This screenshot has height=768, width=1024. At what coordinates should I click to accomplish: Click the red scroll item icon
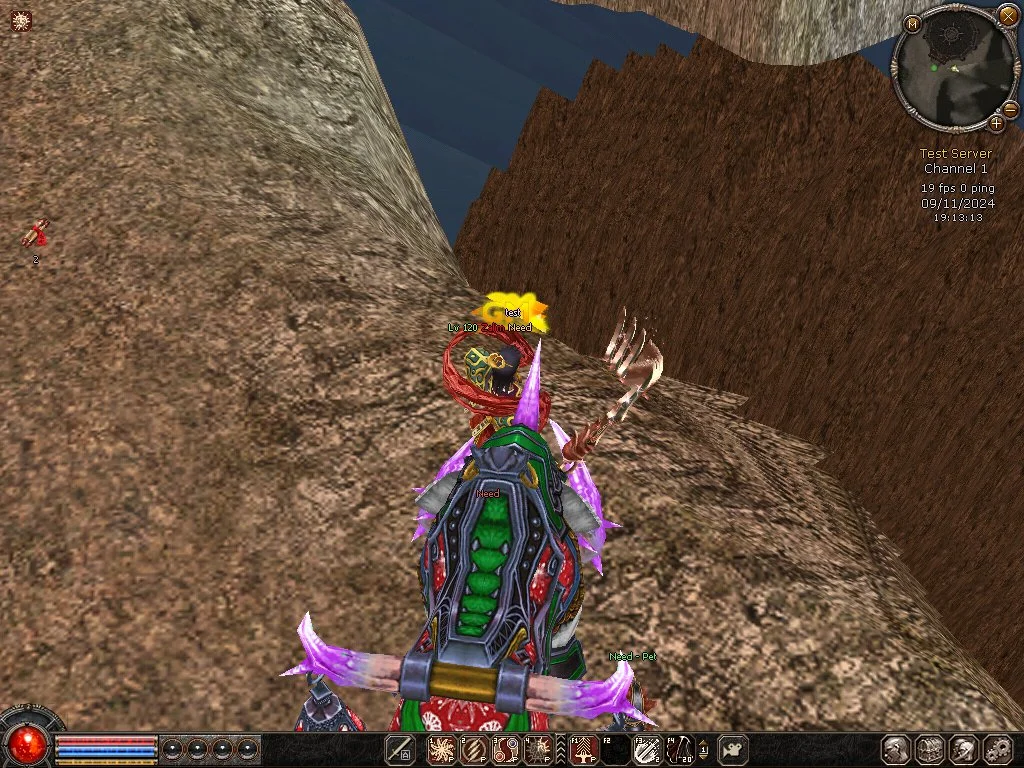pos(36,235)
